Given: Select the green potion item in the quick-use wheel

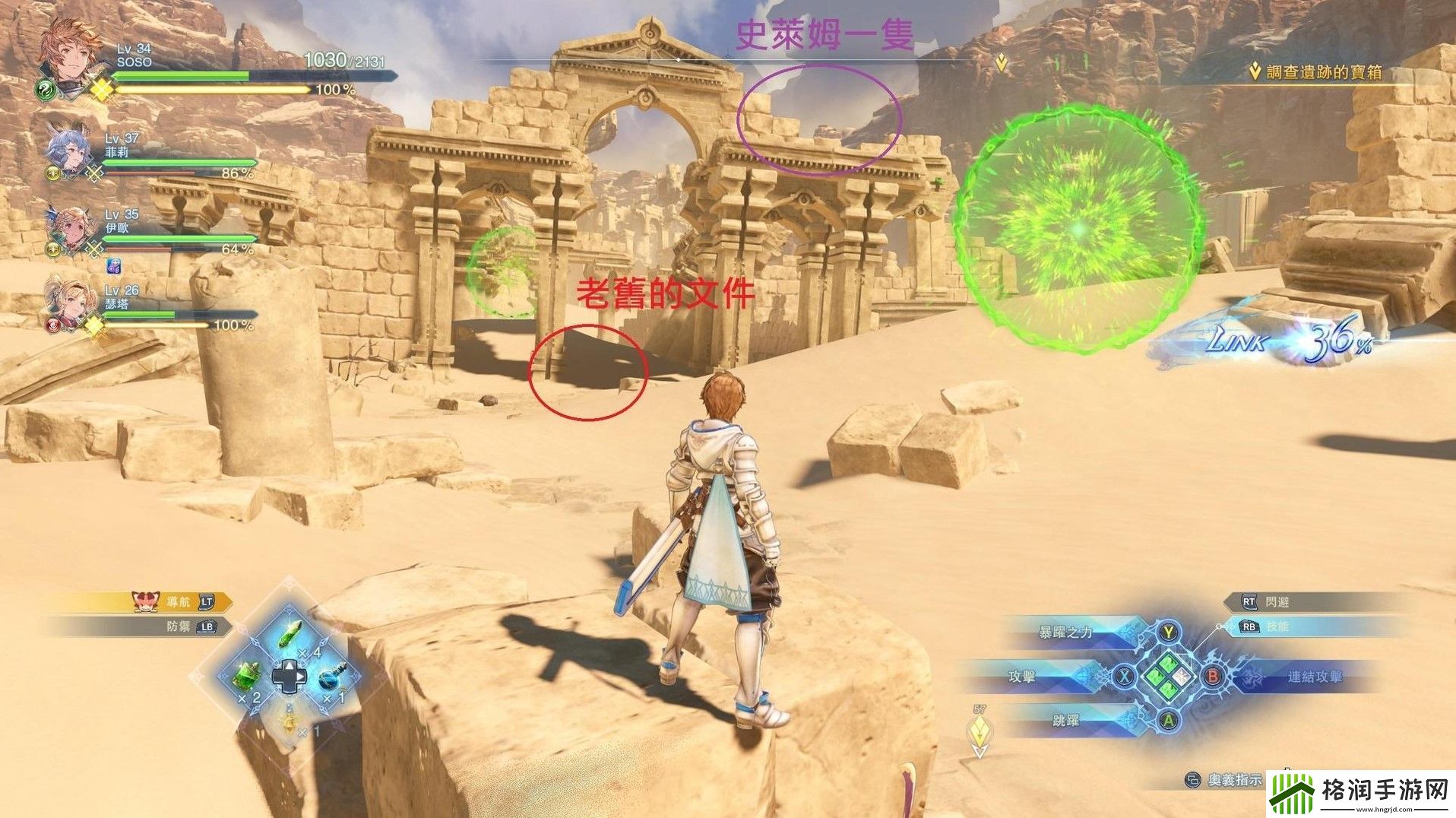Looking at the screenshot, I should 288,633.
